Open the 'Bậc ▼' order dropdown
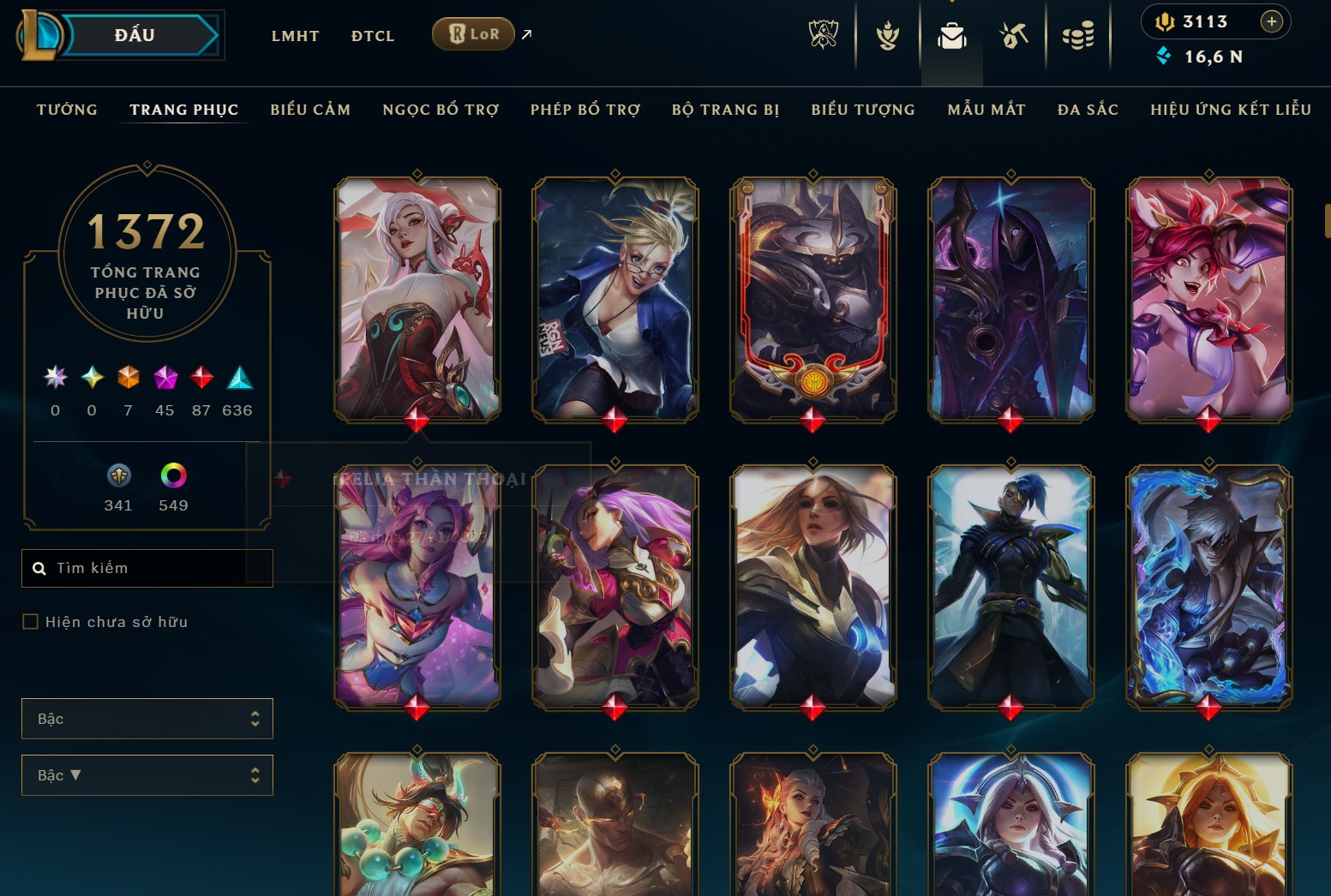The image size is (1331, 896). (x=147, y=775)
